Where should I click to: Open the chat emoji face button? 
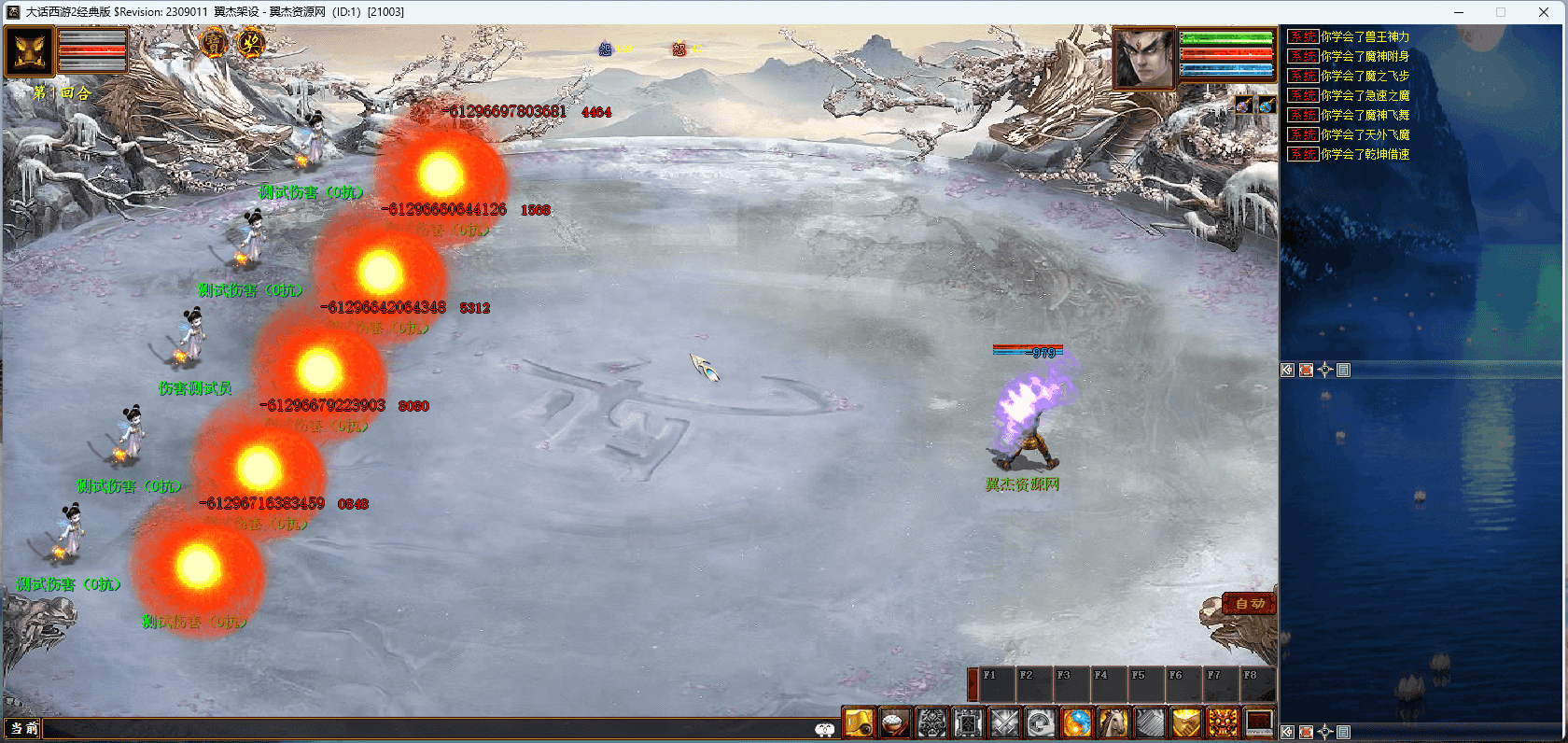825,730
